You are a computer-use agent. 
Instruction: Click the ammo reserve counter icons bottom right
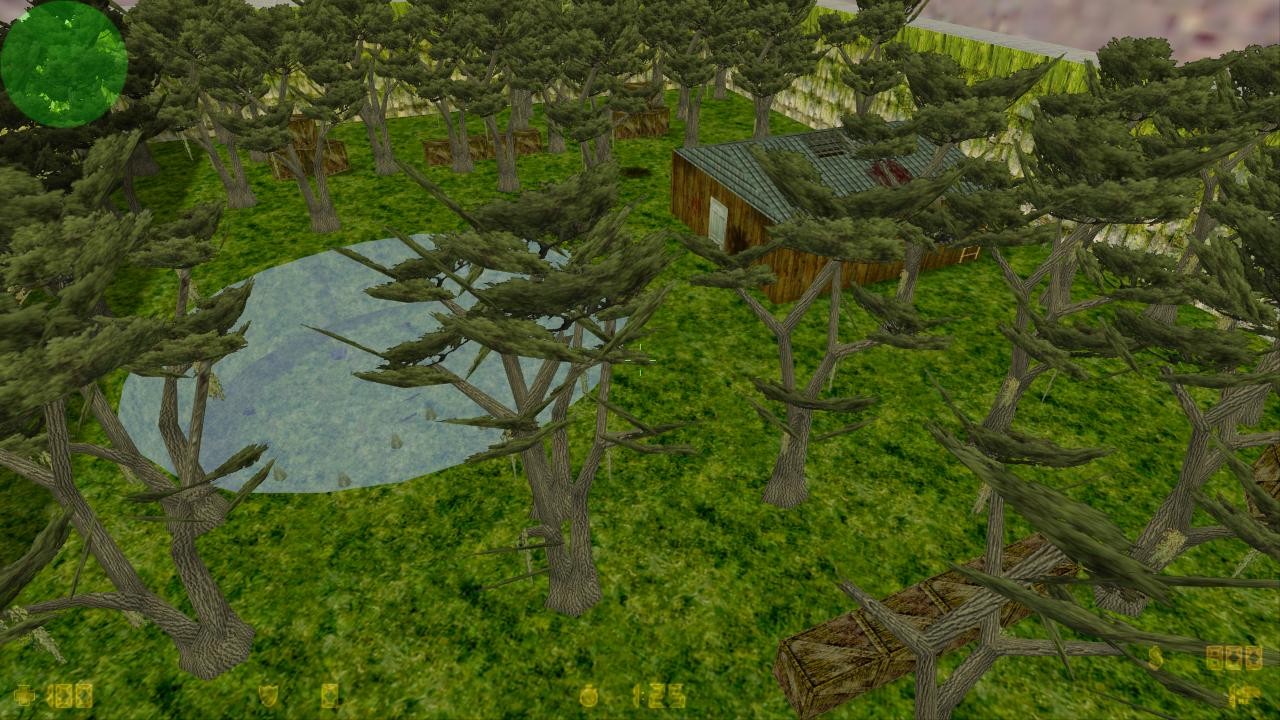[x=1234, y=657]
